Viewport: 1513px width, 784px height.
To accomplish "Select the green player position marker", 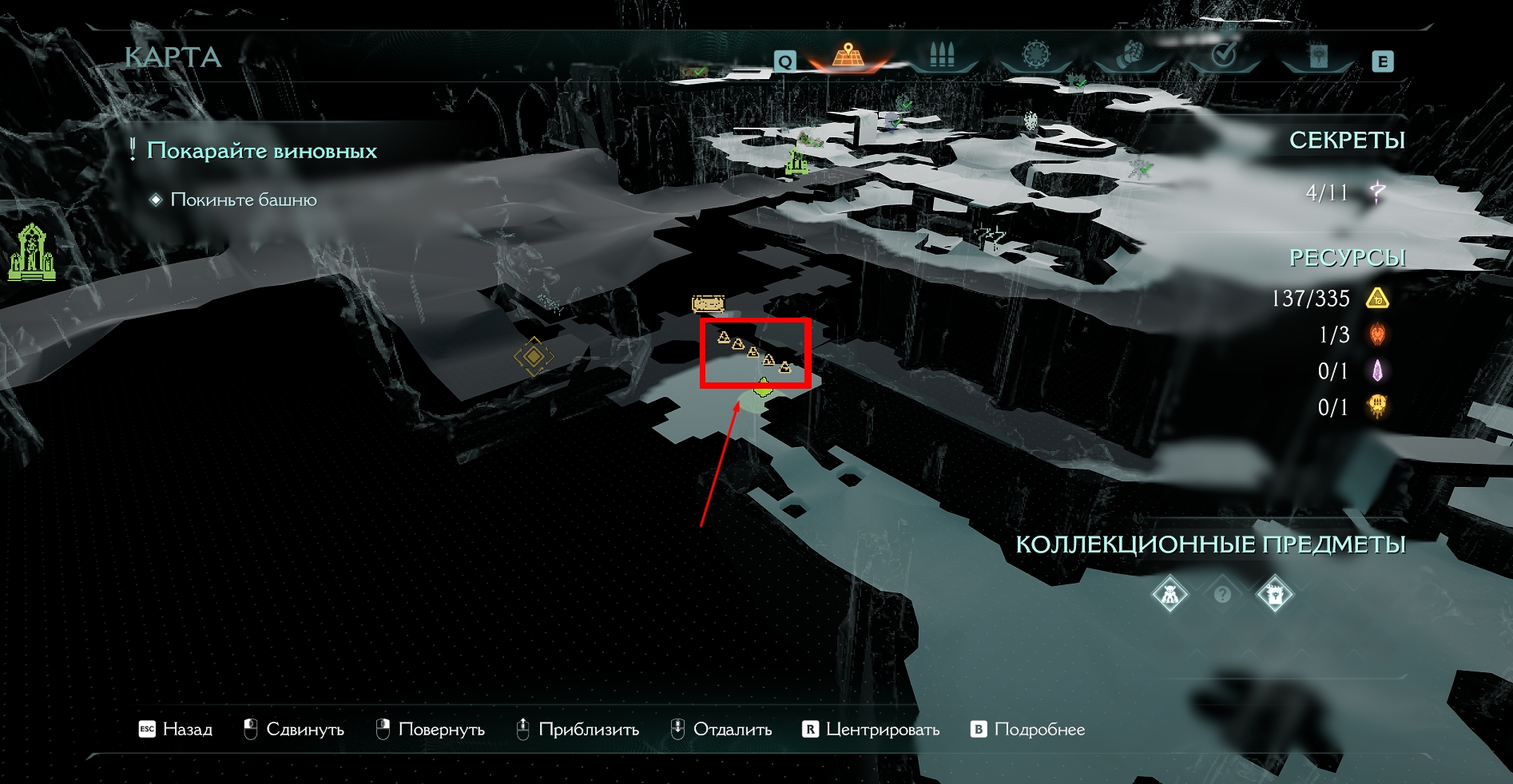I will coord(764,390).
